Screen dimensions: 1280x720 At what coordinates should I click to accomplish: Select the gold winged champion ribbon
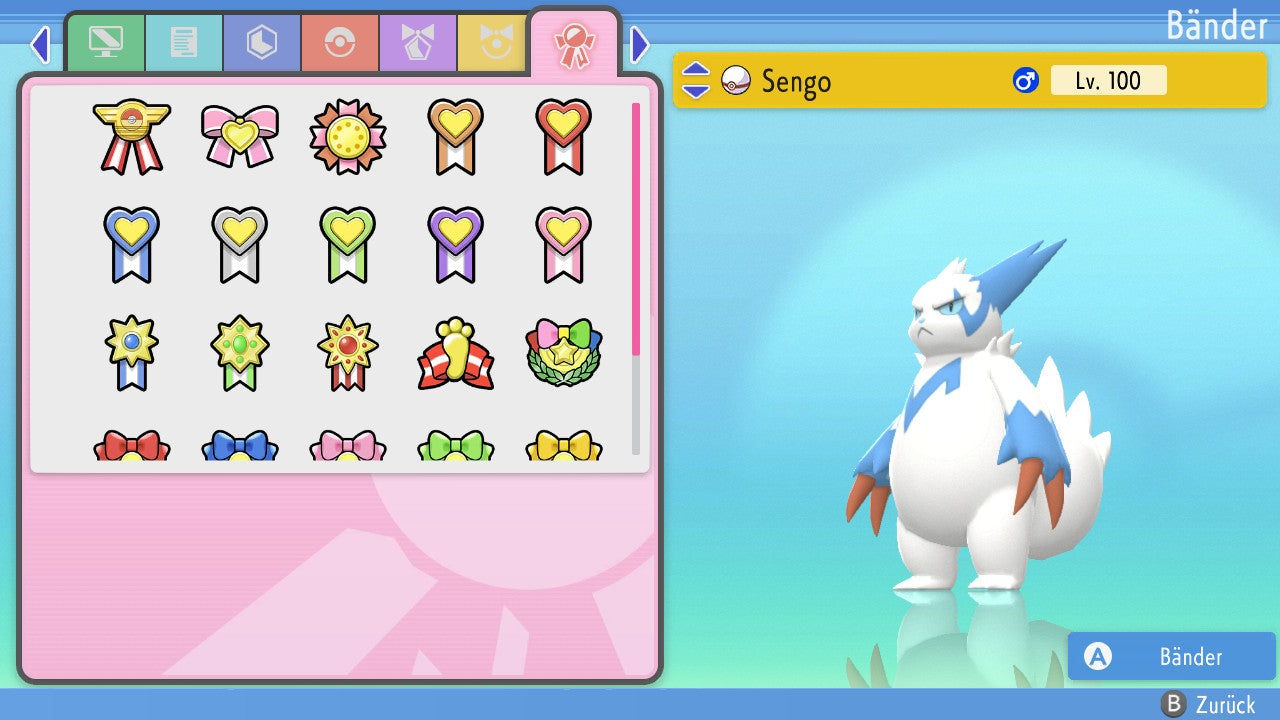pyautogui.click(x=131, y=136)
